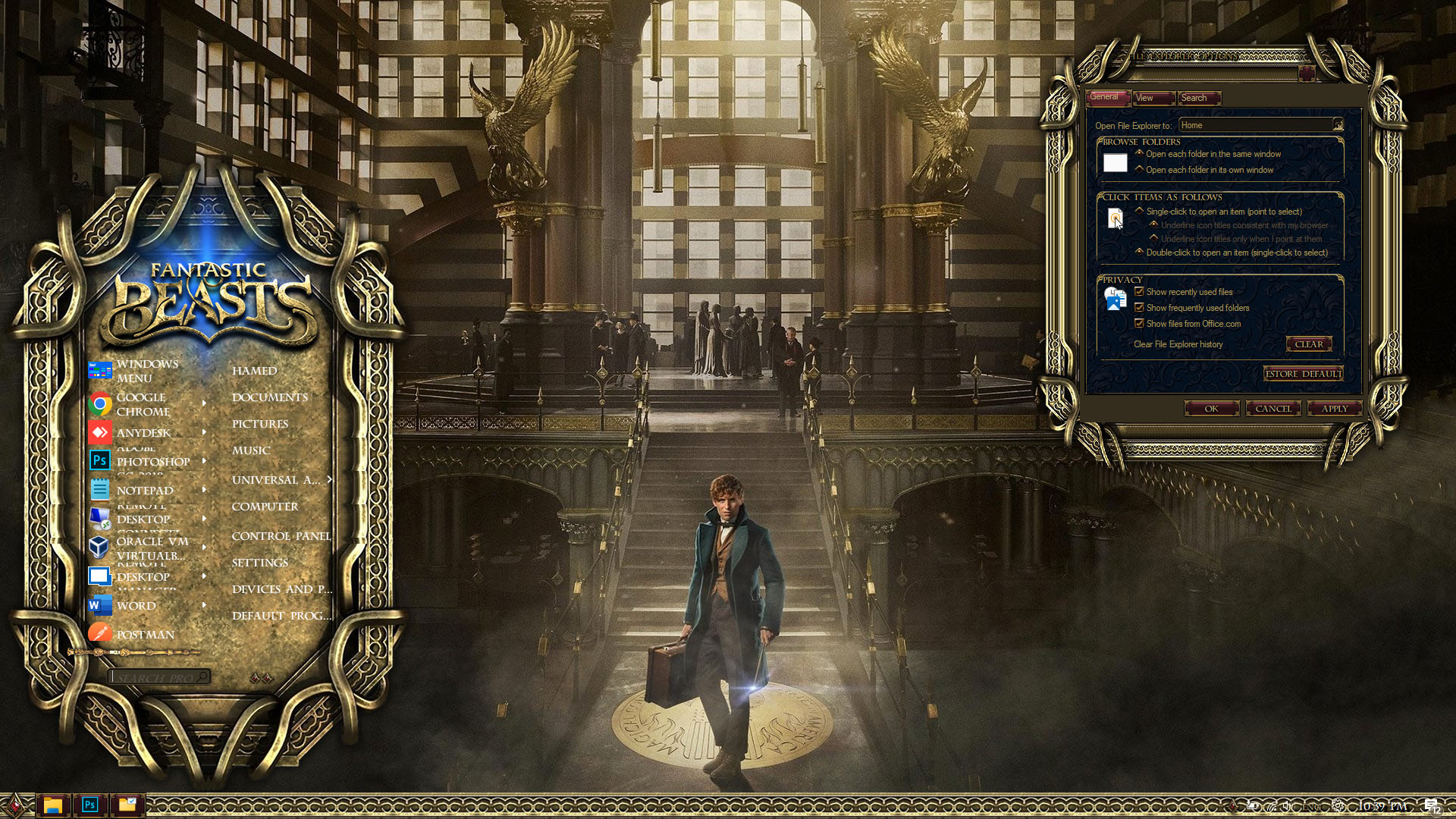The width and height of the screenshot is (1456, 819).
Task: Launch AnyDesk from the start menu
Action: tap(143, 432)
